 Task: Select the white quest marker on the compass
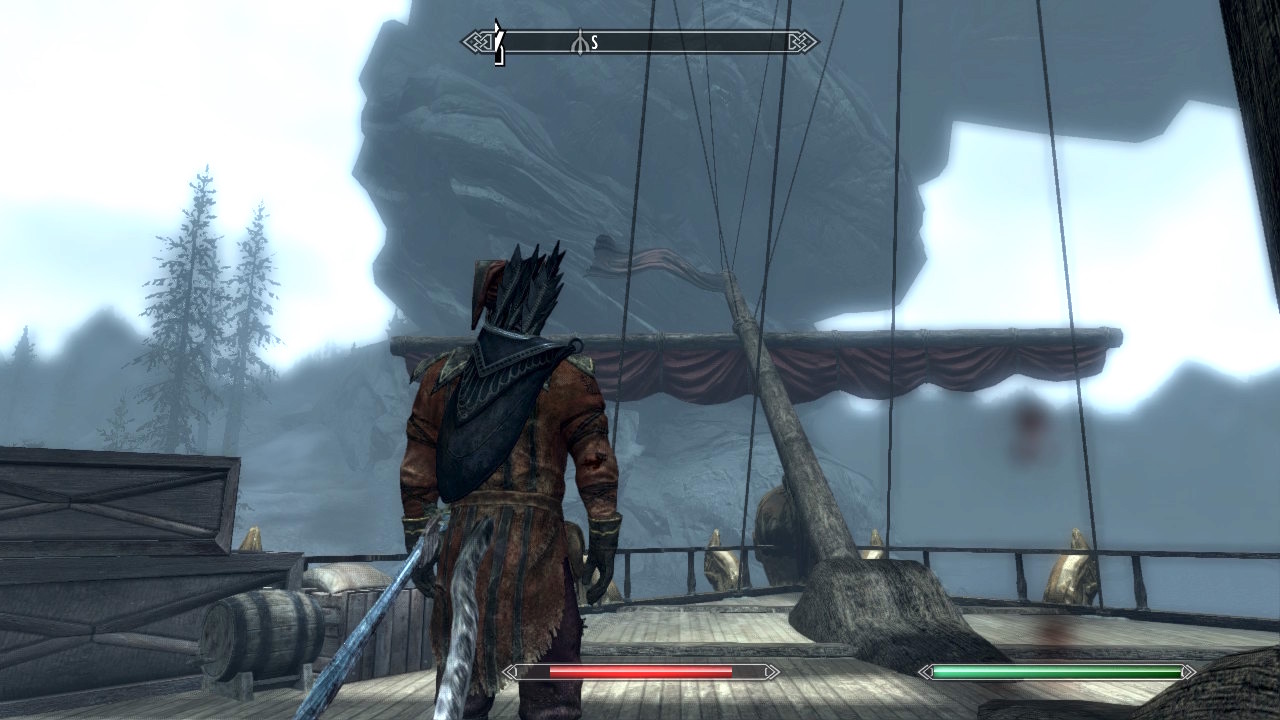pos(499,42)
